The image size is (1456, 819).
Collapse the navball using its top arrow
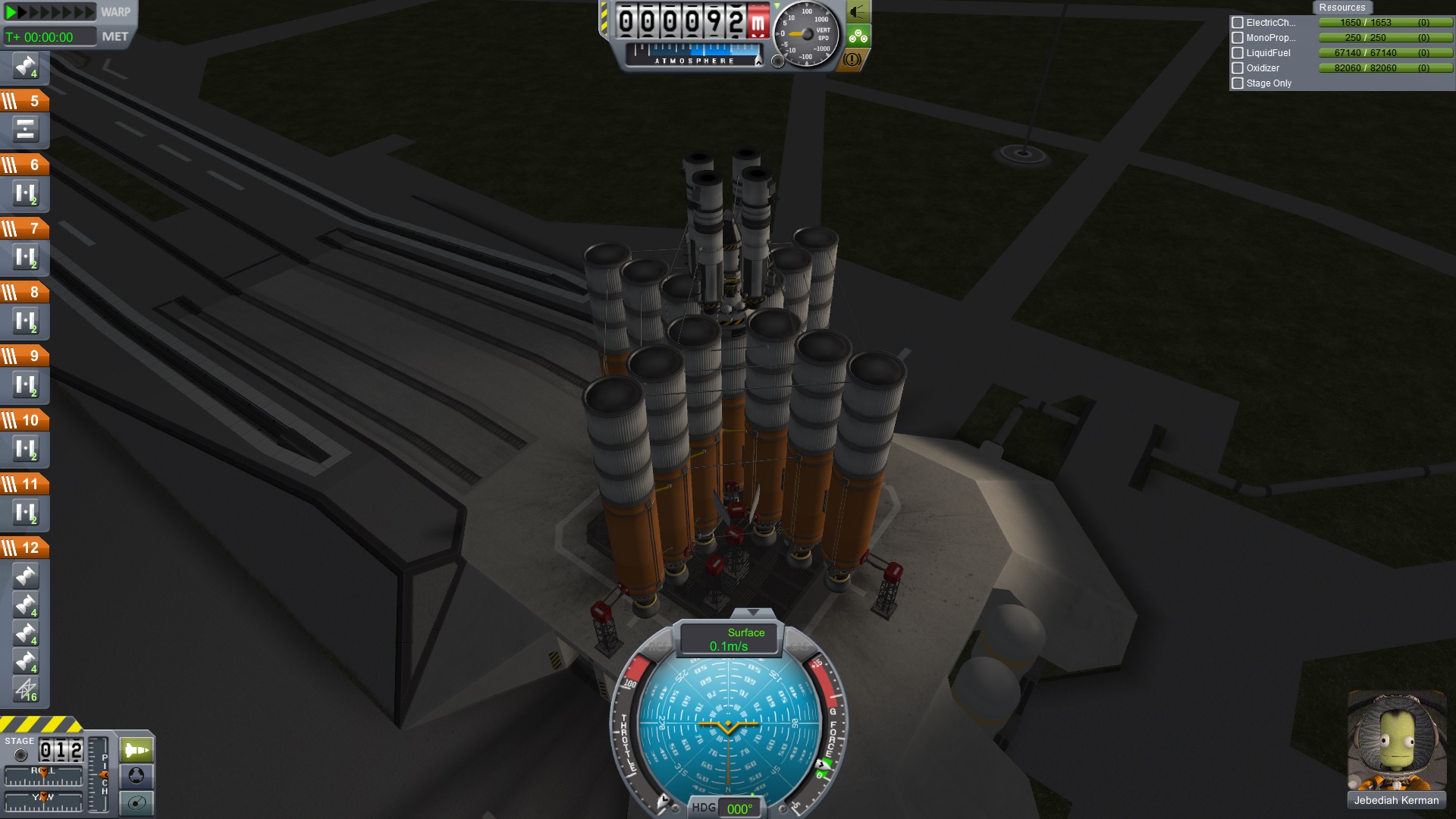pos(752,612)
